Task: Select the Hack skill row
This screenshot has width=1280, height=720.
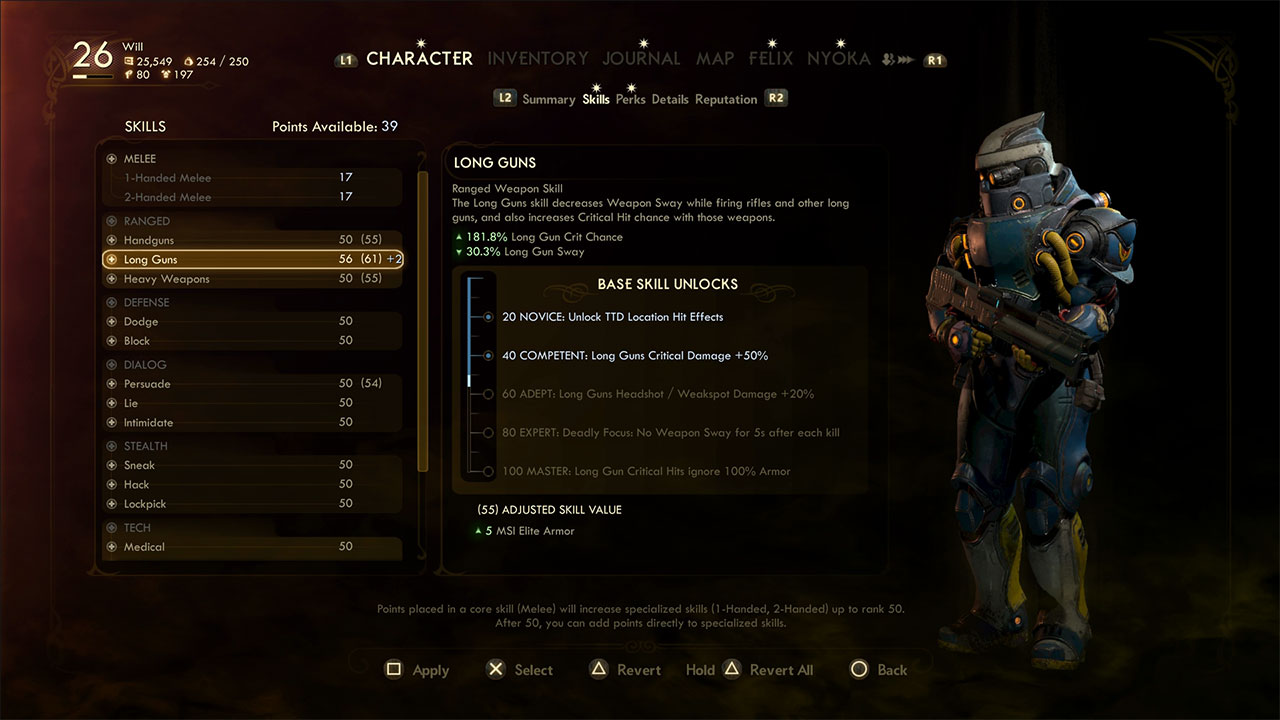Action: click(x=252, y=485)
